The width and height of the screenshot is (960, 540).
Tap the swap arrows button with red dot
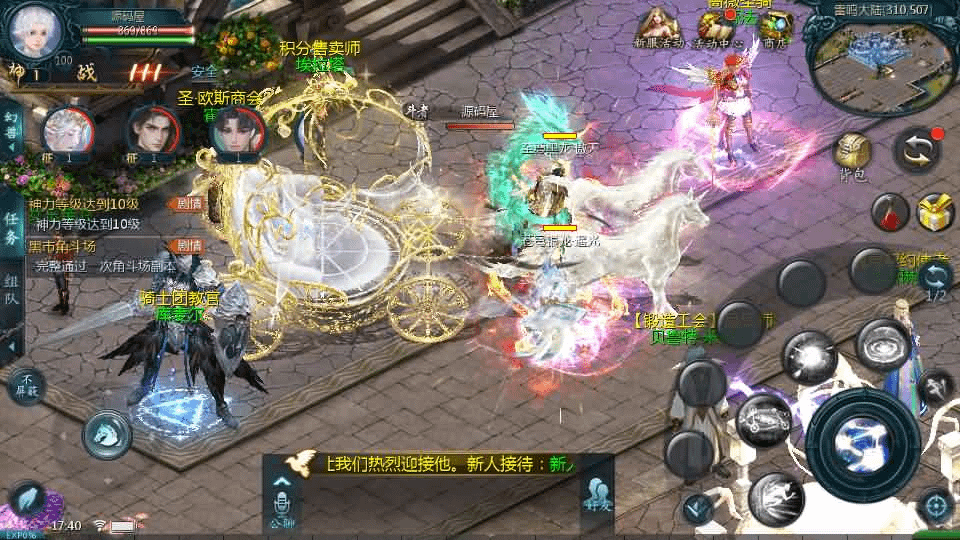tap(917, 148)
